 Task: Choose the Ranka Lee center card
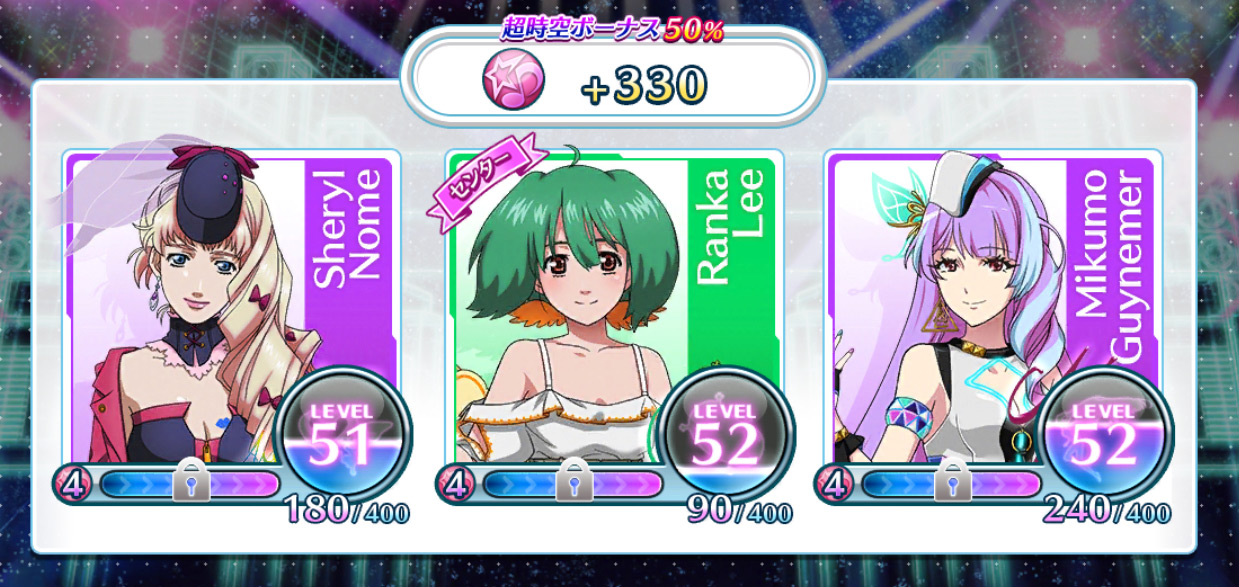click(613, 310)
